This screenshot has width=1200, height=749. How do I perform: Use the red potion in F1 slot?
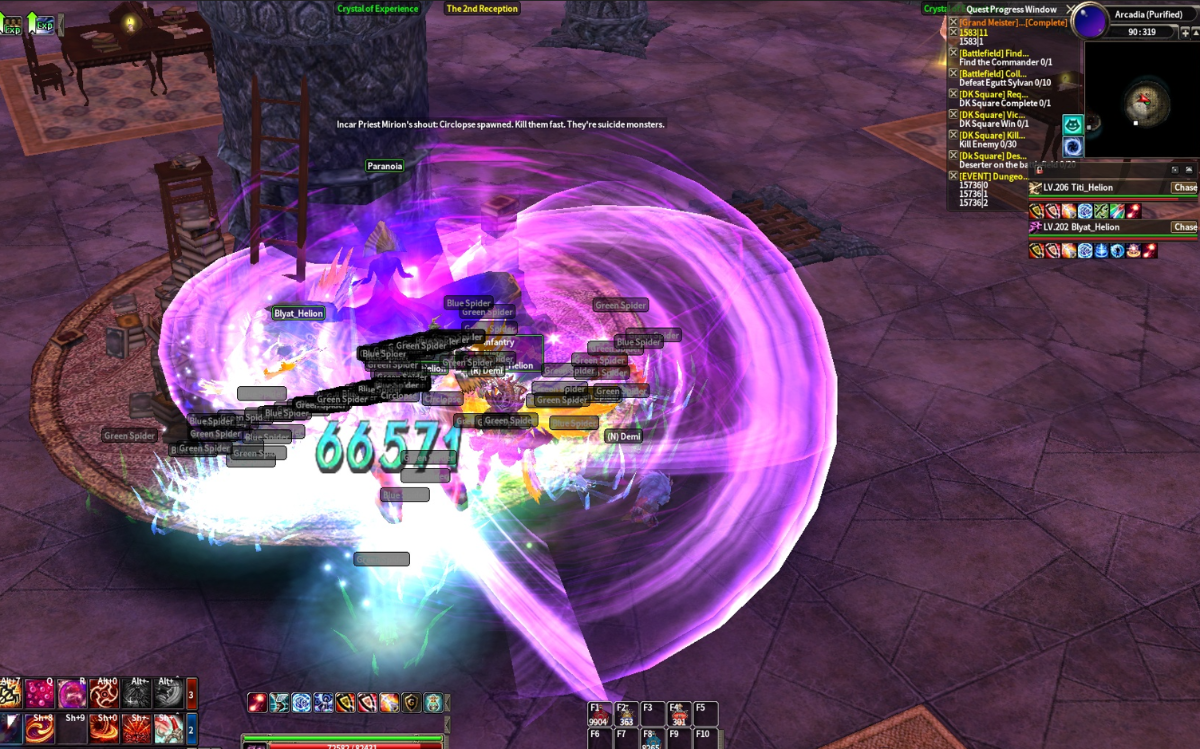click(598, 715)
